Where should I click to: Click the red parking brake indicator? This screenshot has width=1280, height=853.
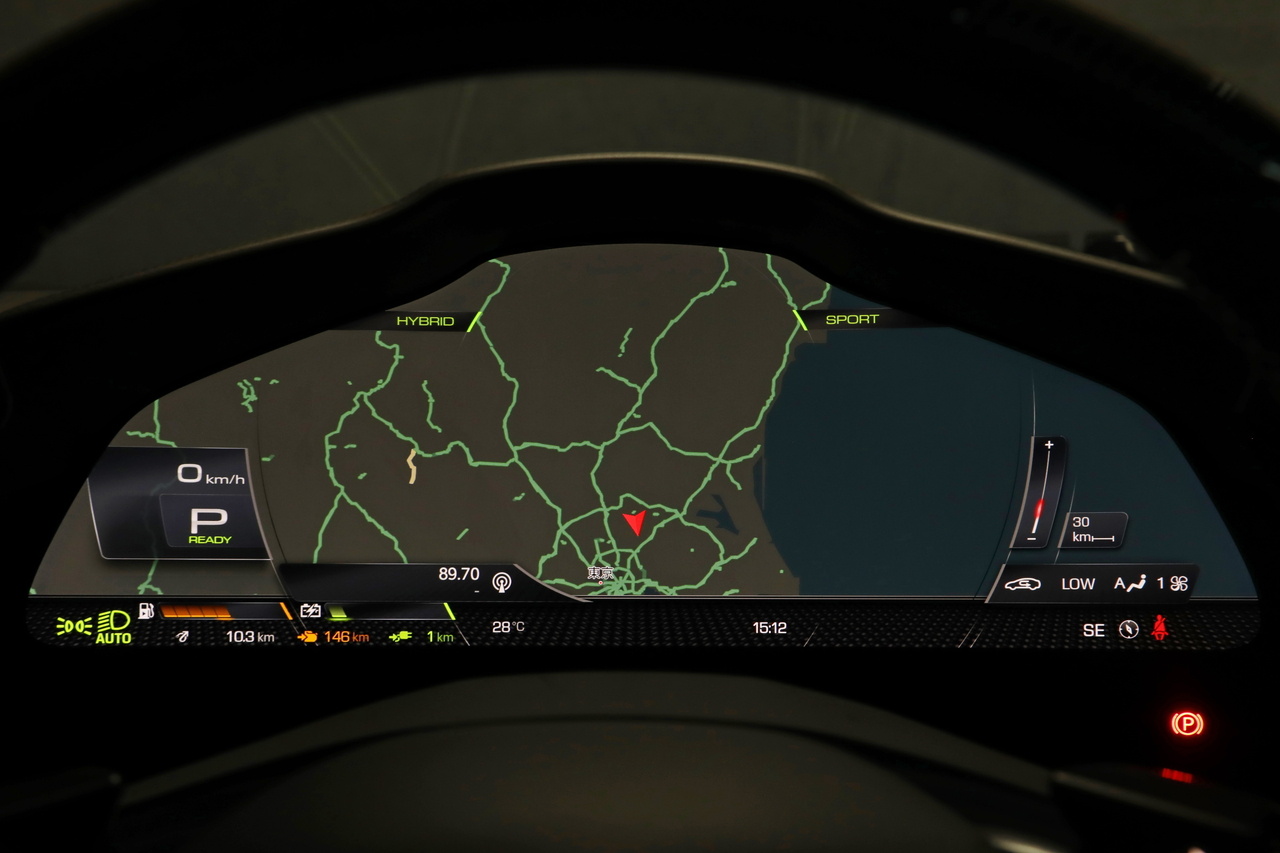point(1187,723)
